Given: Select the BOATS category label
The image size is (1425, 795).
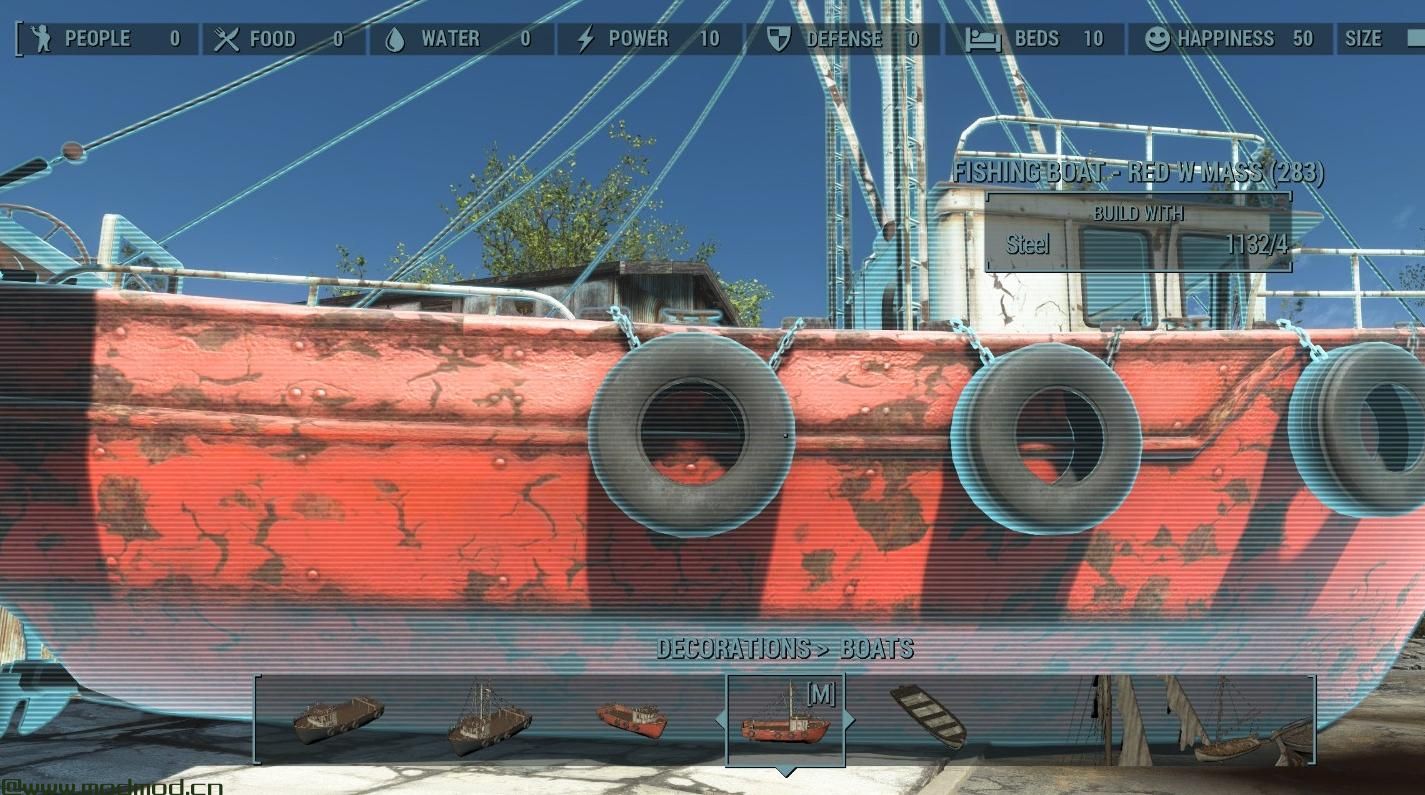Looking at the screenshot, I should [x=877, y=647].
